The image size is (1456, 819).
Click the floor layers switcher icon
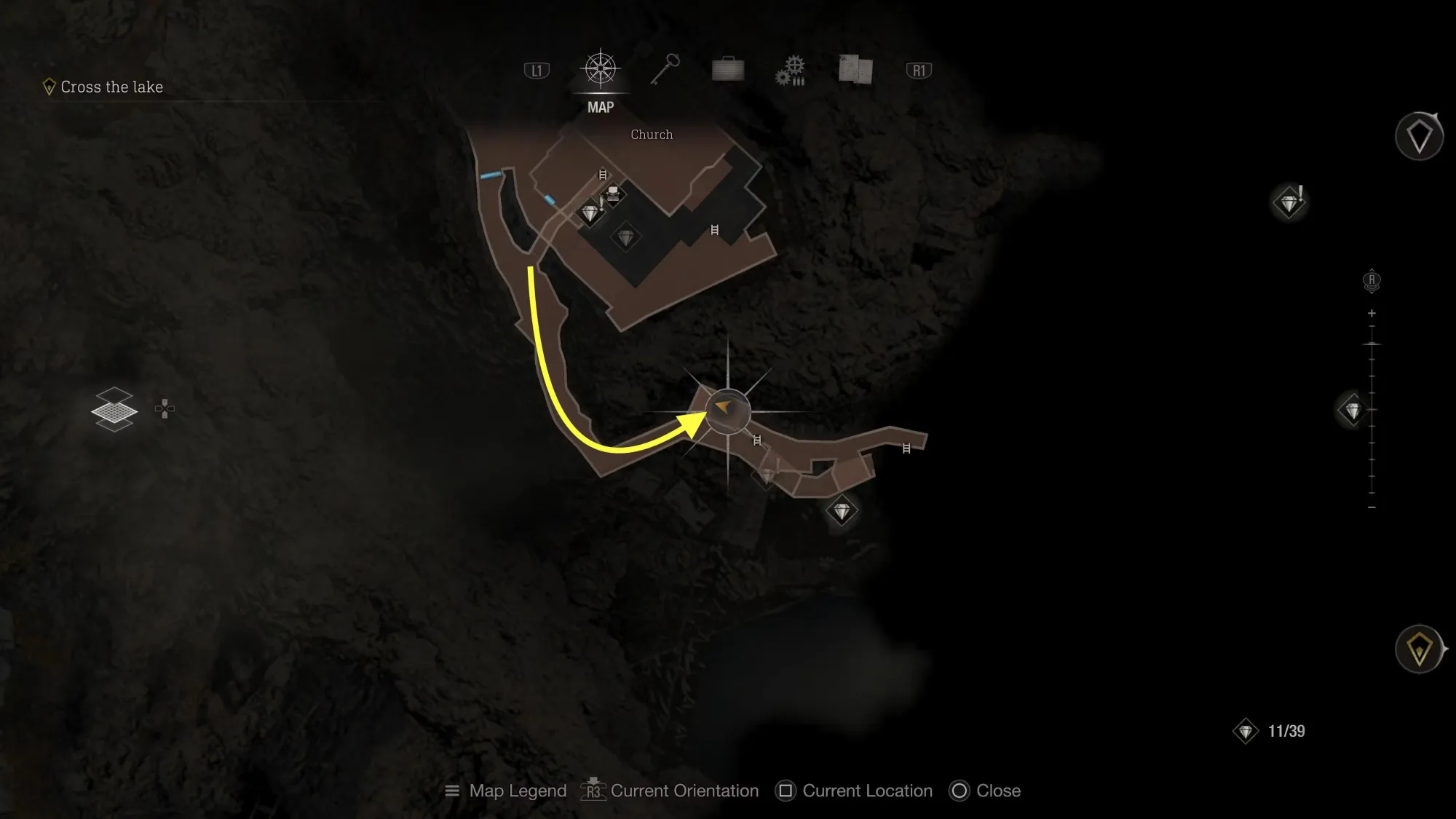(x=114, y=410)
